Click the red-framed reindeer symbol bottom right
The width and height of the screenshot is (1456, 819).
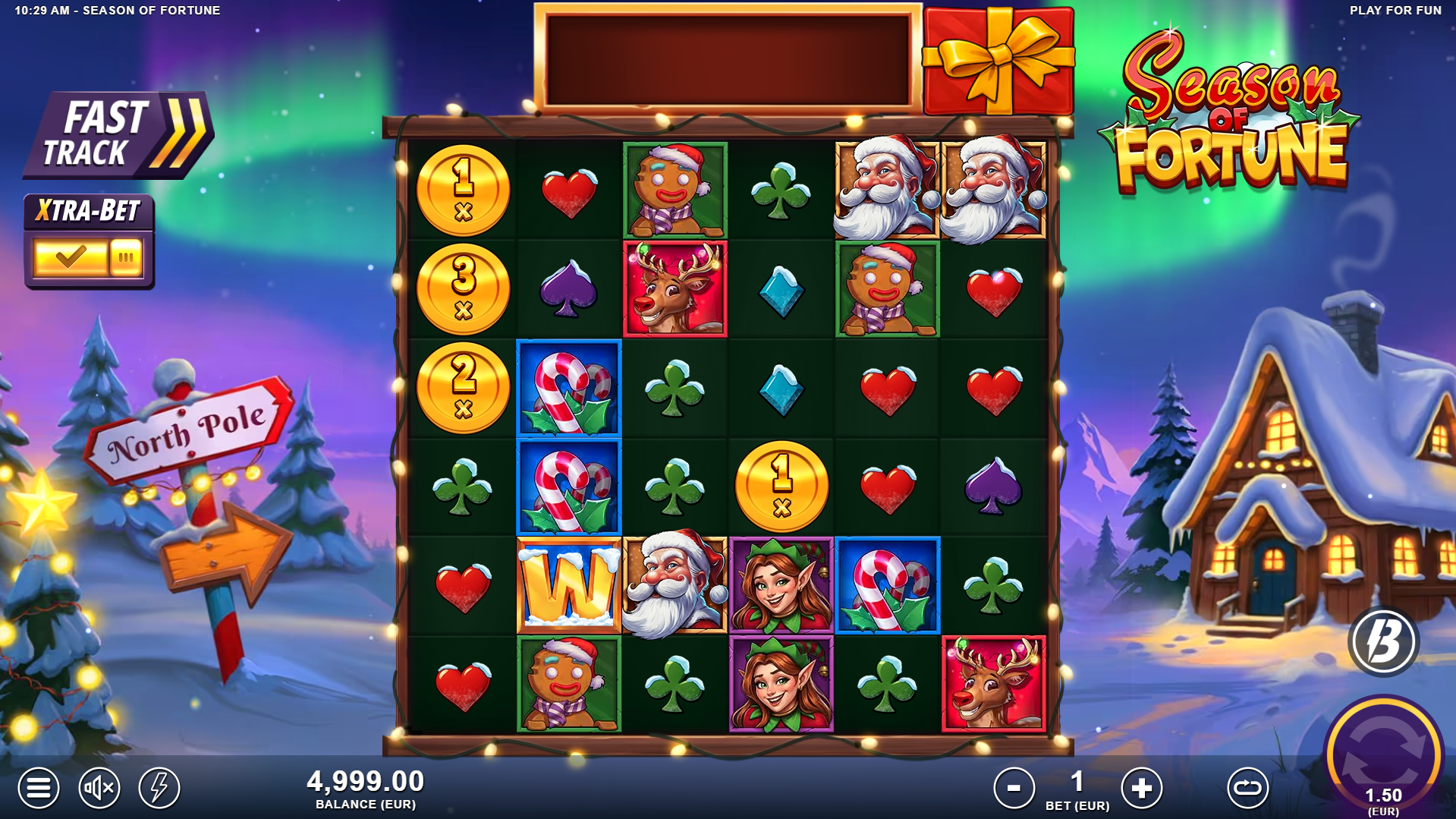[x=995, y=683]
